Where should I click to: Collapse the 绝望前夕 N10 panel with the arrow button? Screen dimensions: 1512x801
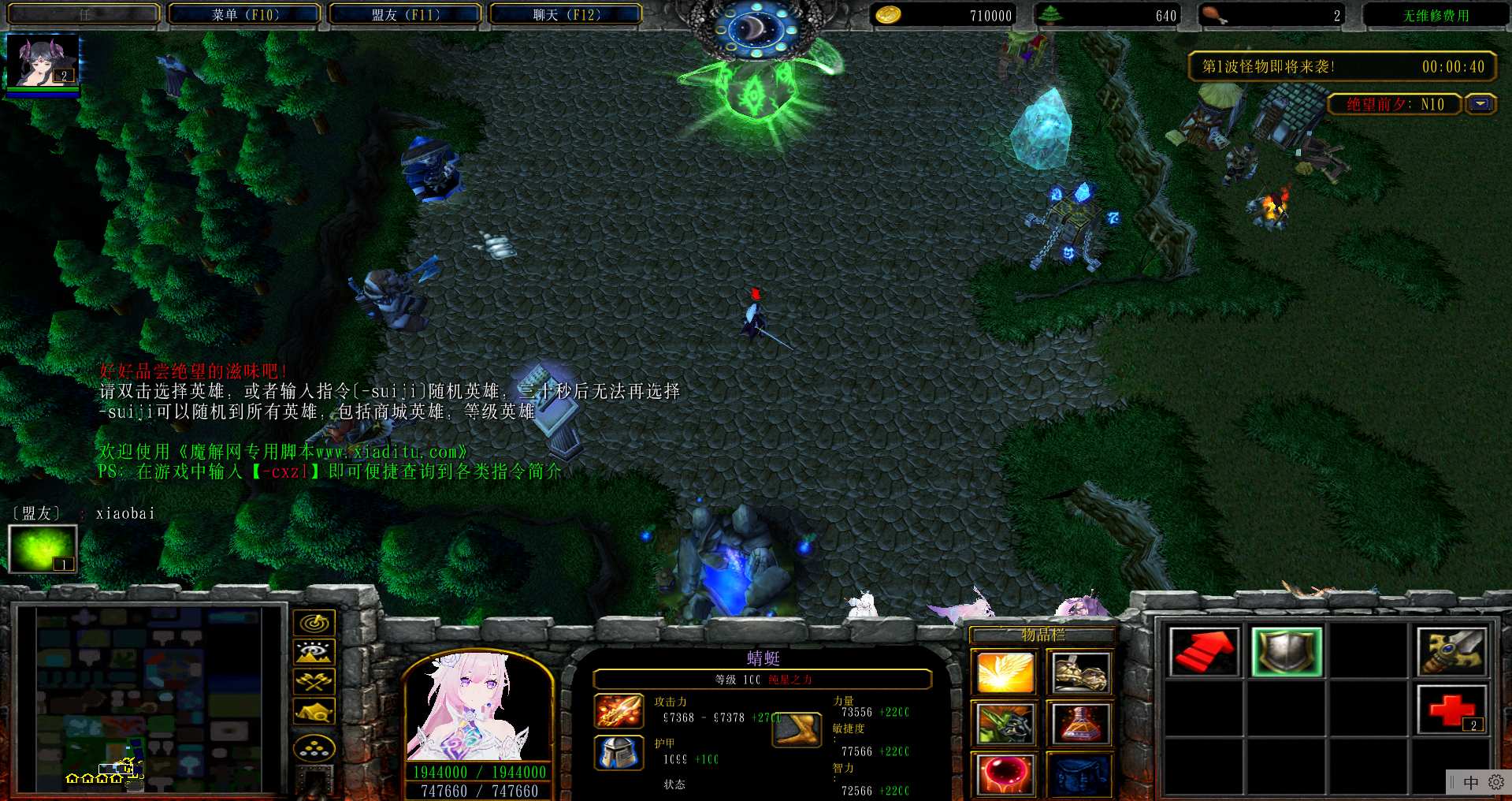tap(1480, 104)
